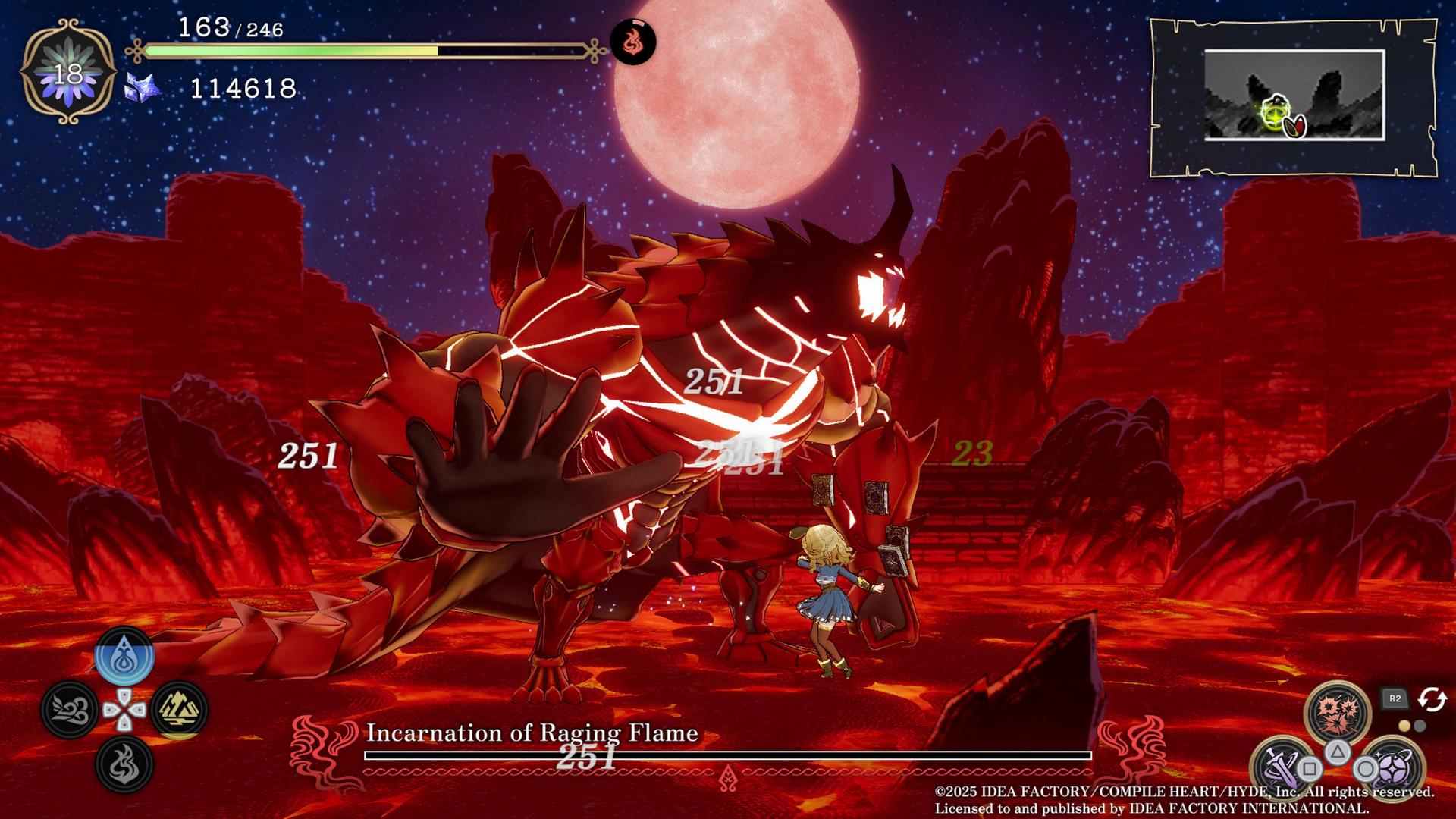Click the level 18 flower emblem
The width and height of the screenshot is (1456, 819).
coord(68,73)
